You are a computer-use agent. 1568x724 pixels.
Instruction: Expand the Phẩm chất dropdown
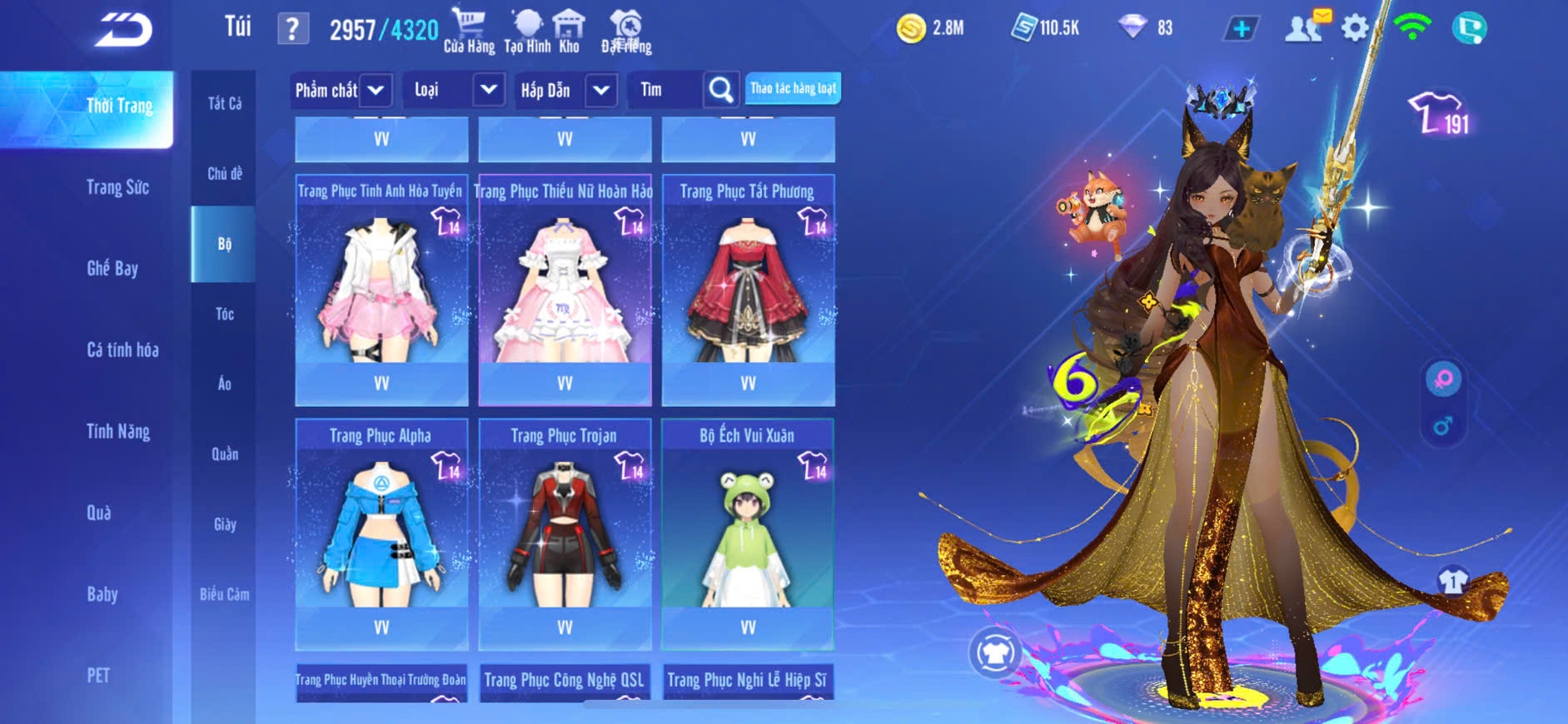(x=376, y=90)
